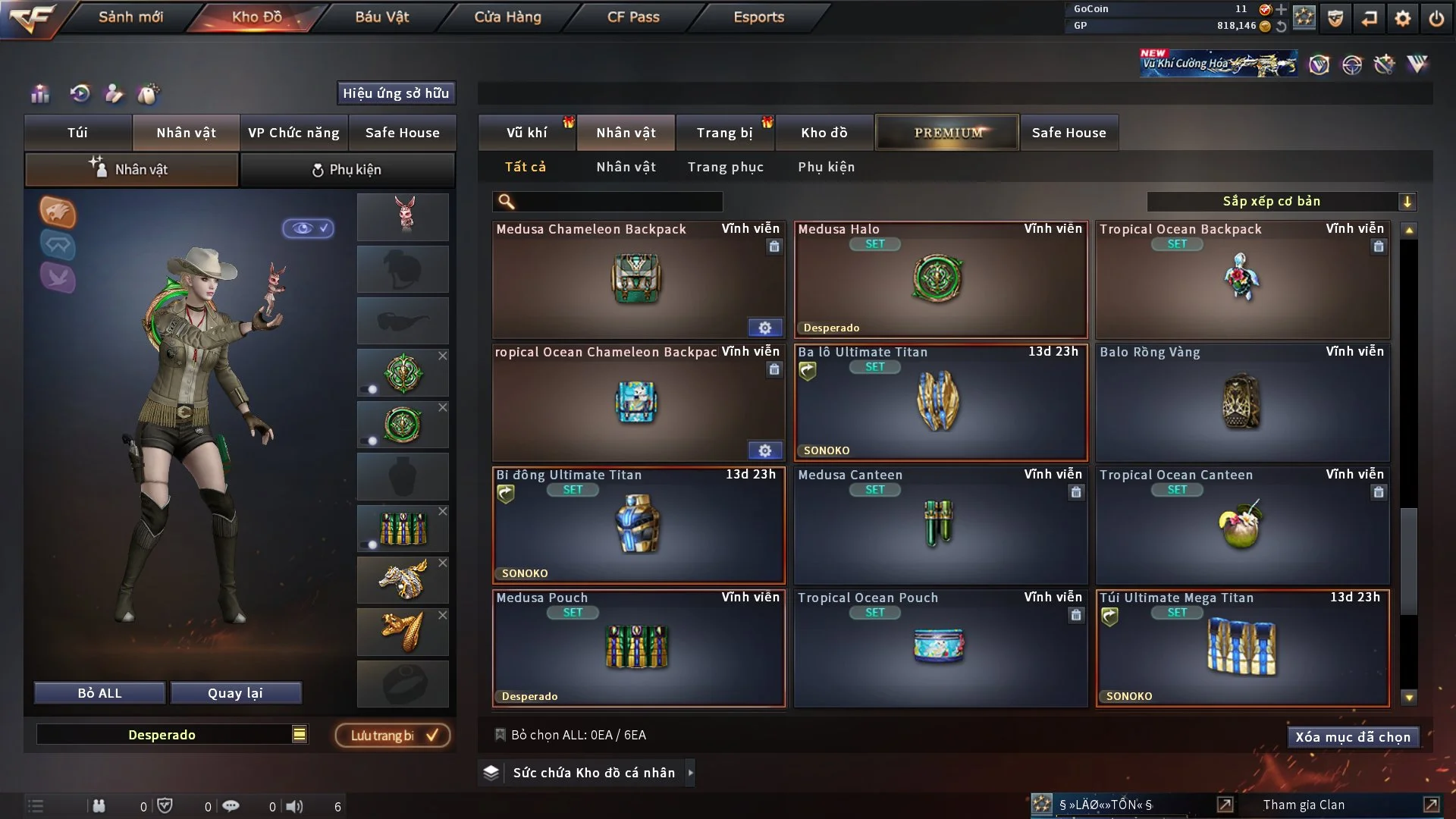
Task: Open the Phụ kiện accessories sub-tab
Action: tap(347, 170)
